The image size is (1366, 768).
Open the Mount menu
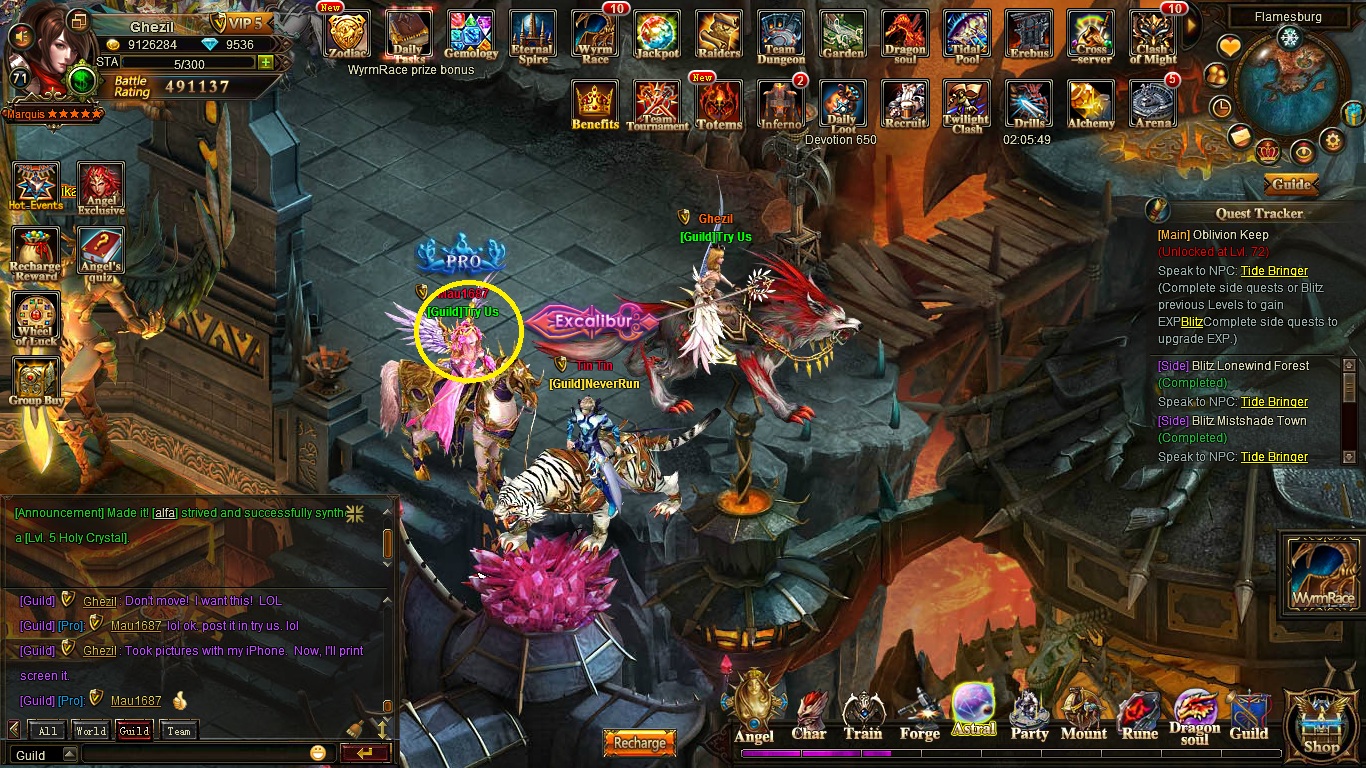click(x=1083, y=715)
